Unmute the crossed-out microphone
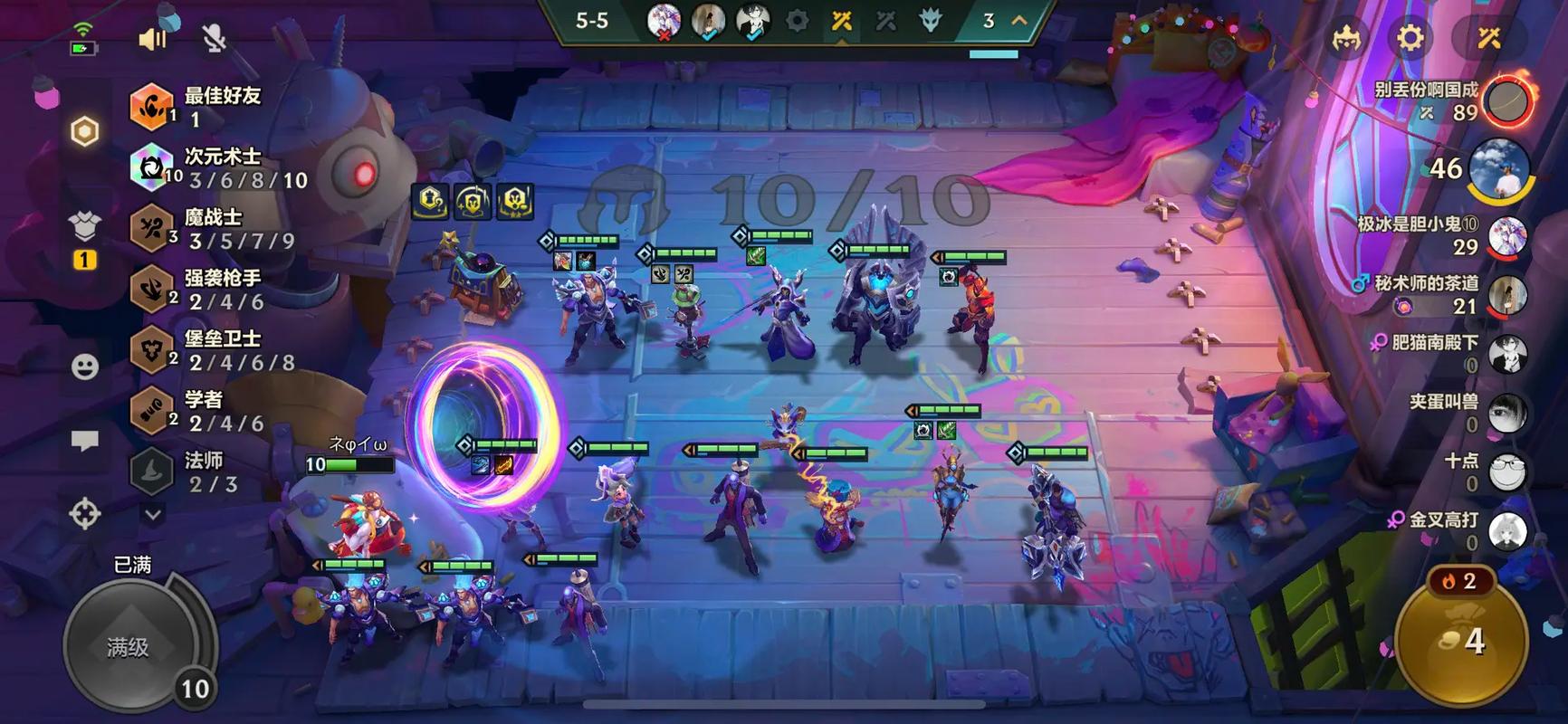 pyautogui.click(x=214, y=39)
